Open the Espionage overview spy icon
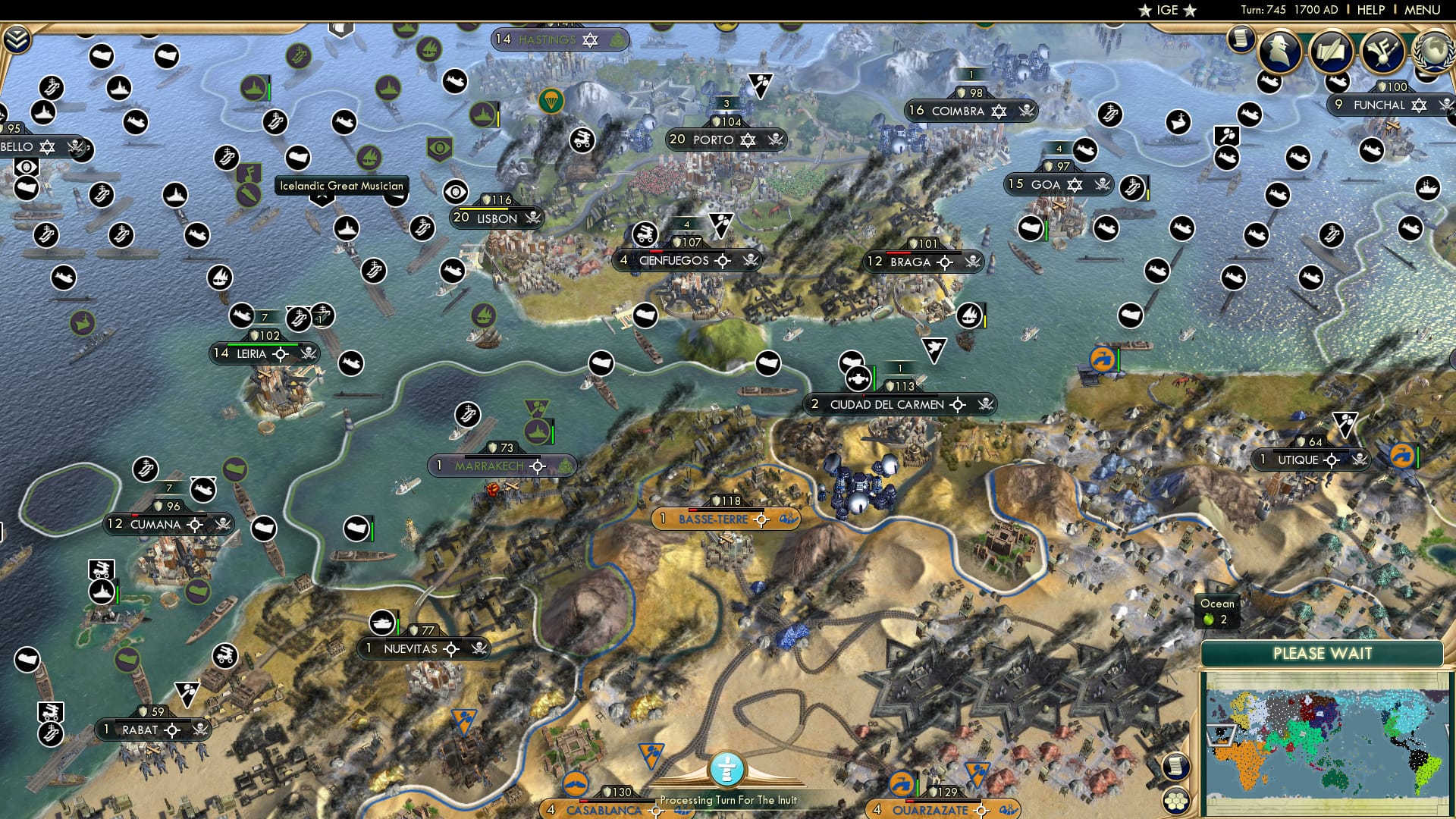The width and height of the screenshot is (1456, 819). click(1279, 50)
